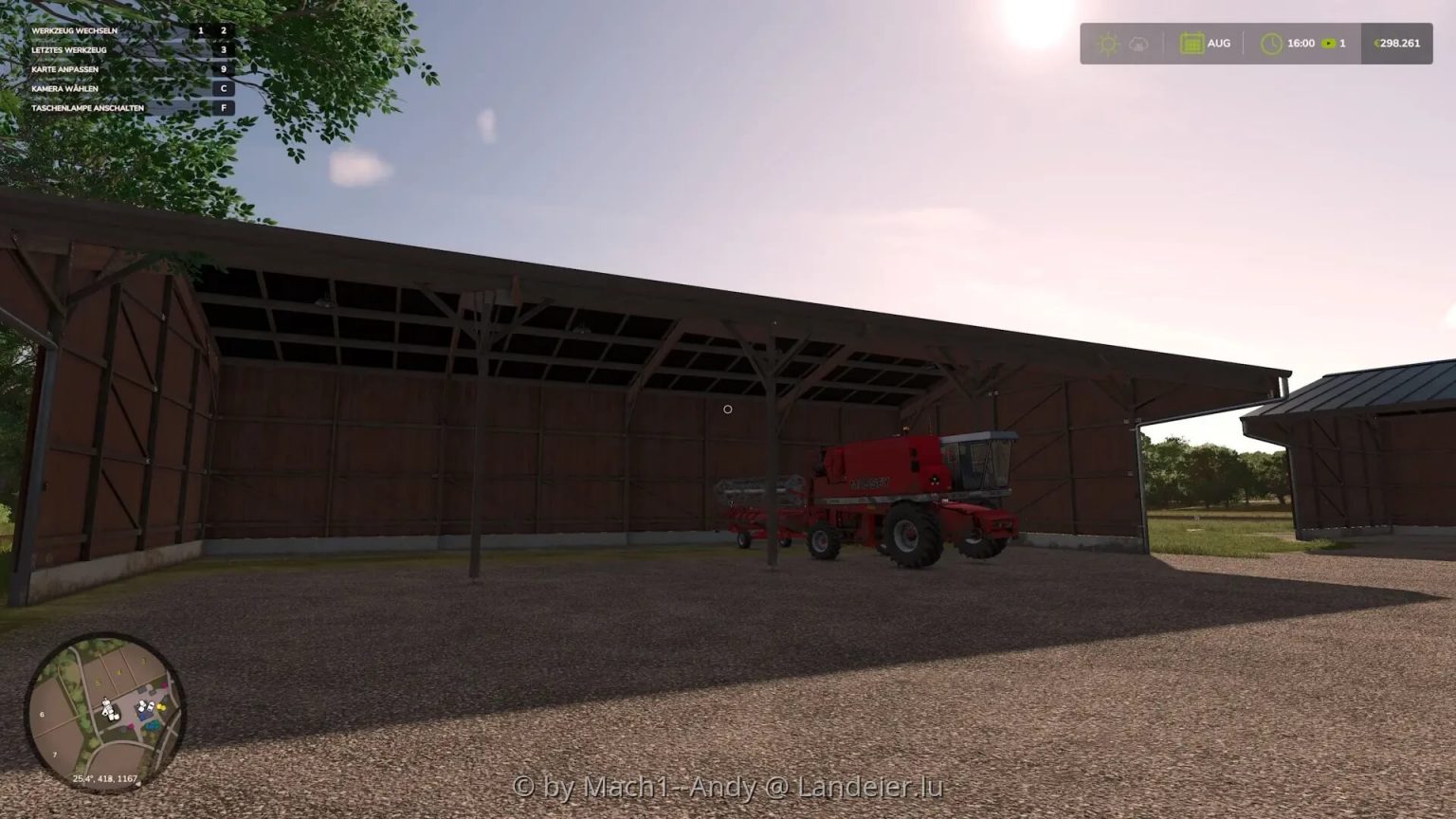The height and width of the screenshot is (819, 1456).
Task: Click field number 6 on the minimap
Action: 42,715
